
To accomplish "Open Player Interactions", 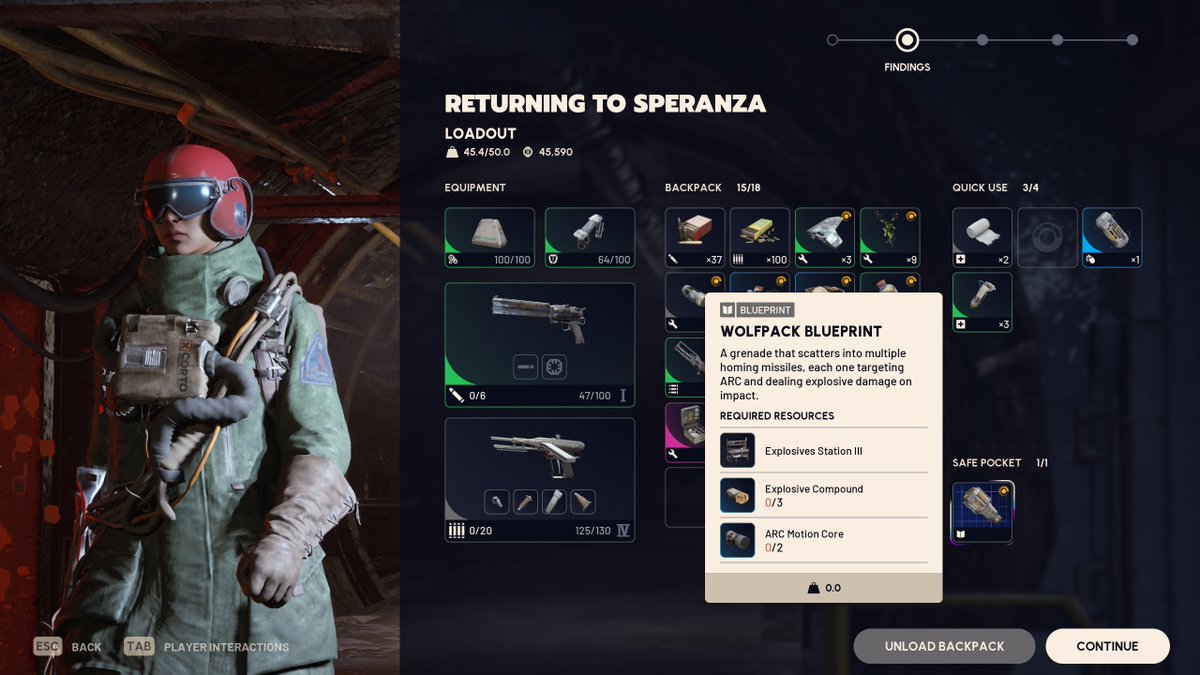I will pos(208,647).
